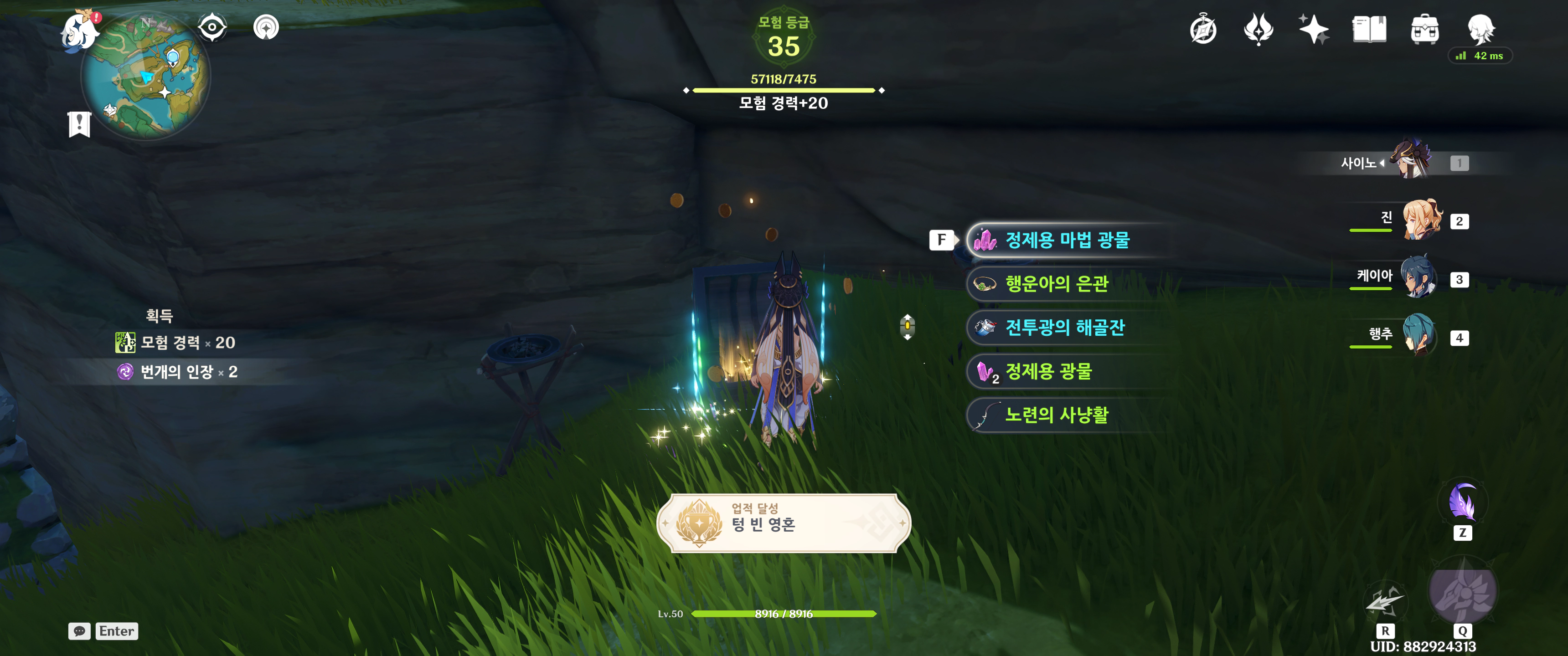Open the circular minimap
Screen dimensions: 1568x656
pos(146,77)
